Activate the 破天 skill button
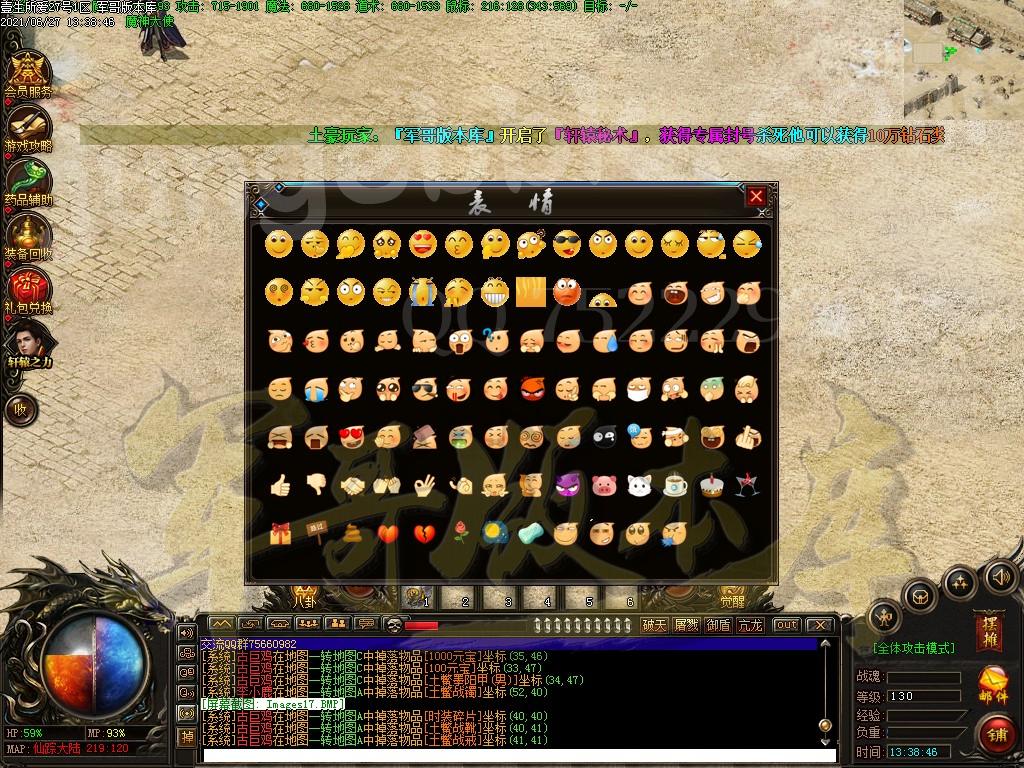The image size is (1024, 768). point(654,625)
